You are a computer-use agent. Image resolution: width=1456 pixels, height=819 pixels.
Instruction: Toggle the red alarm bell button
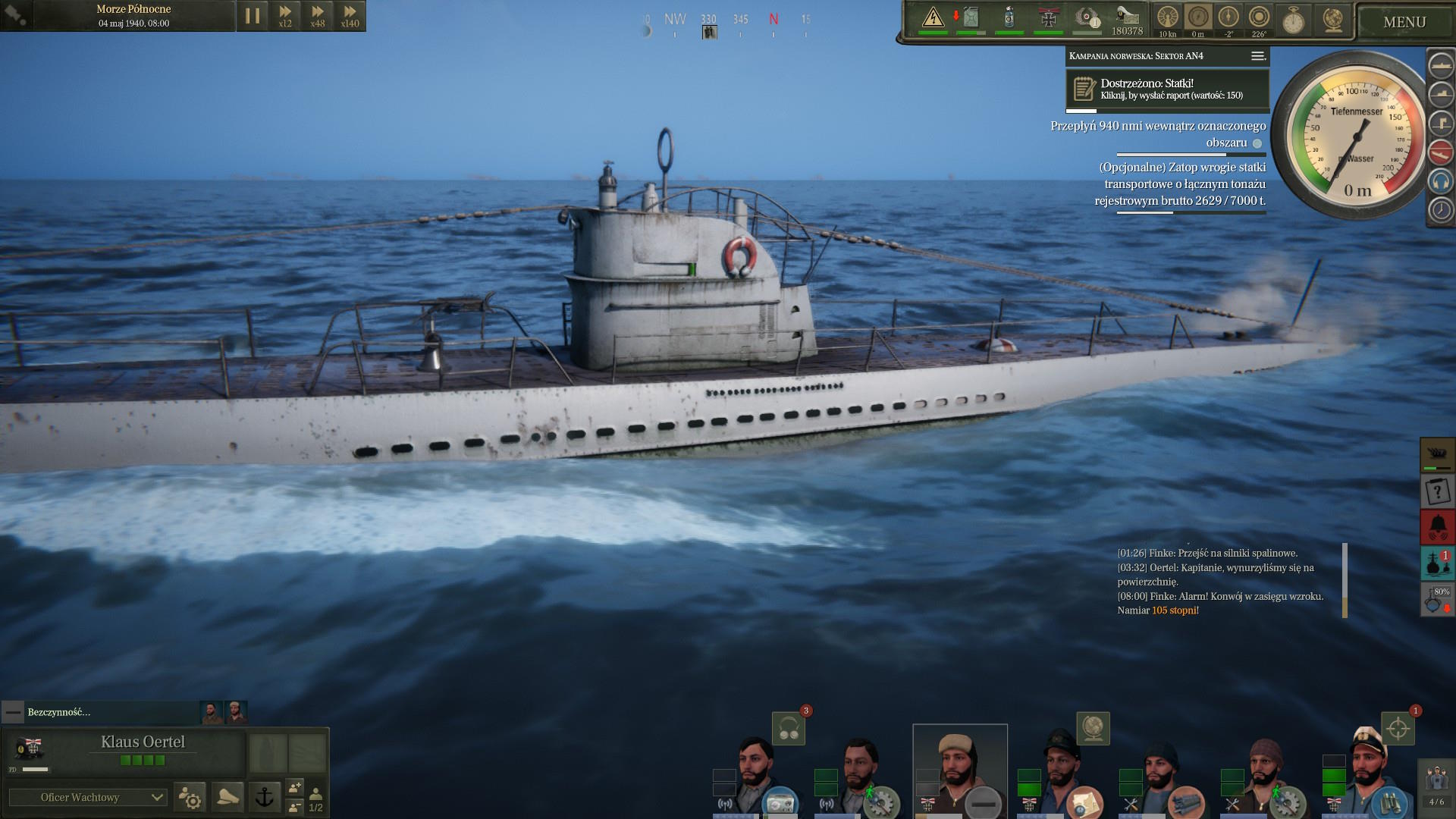click(x=1437, y=526)
